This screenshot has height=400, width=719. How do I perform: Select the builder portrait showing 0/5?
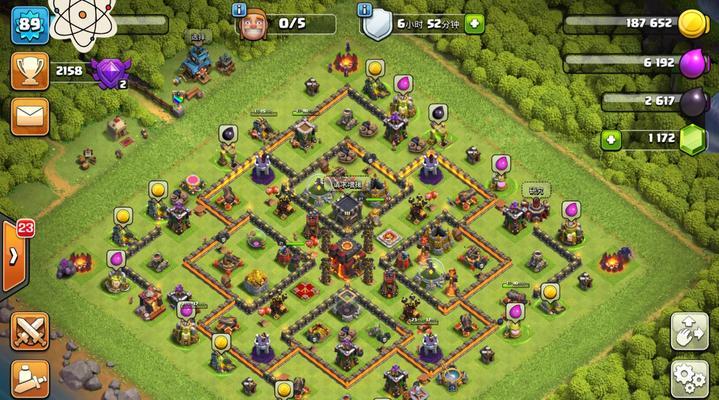click(x=254, y=25)
